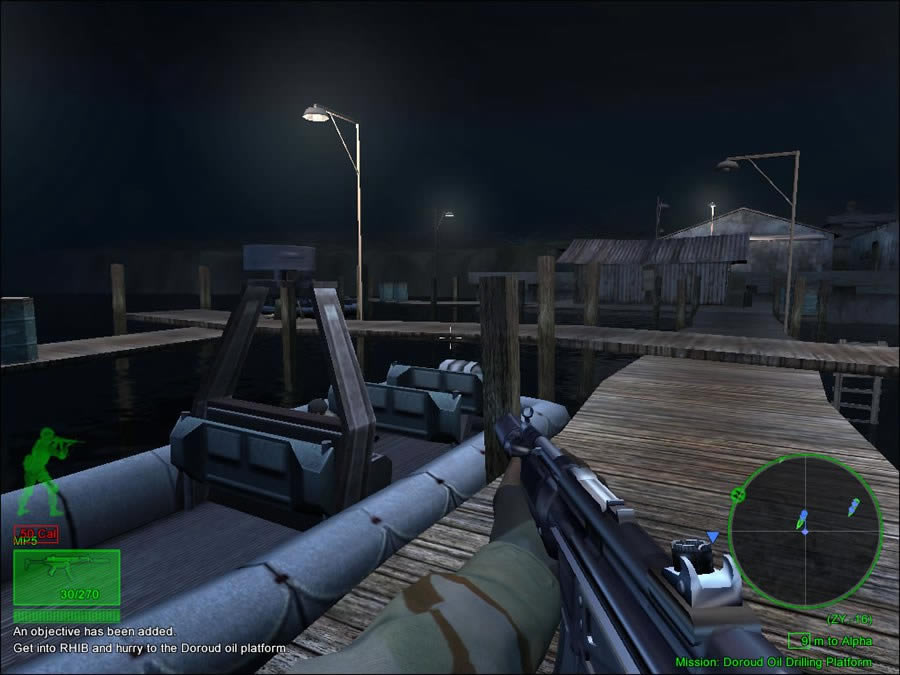This screenshot has height=675, width=900.
Task: Click the waypoint marker on the radar's edge
Action: coord(738,494)
